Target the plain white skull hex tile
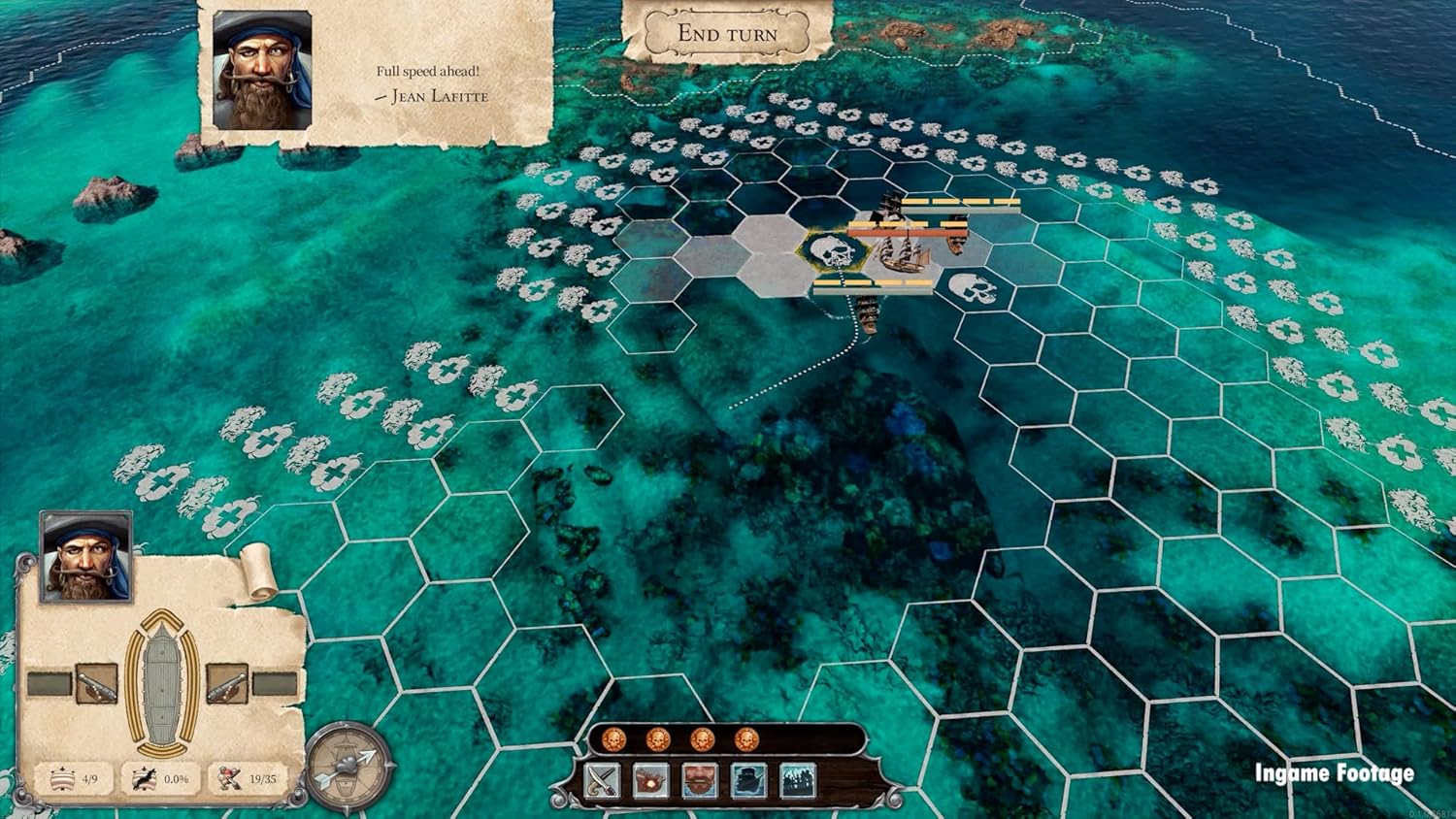The image size is (1456, 819). [x=976, y=288]
